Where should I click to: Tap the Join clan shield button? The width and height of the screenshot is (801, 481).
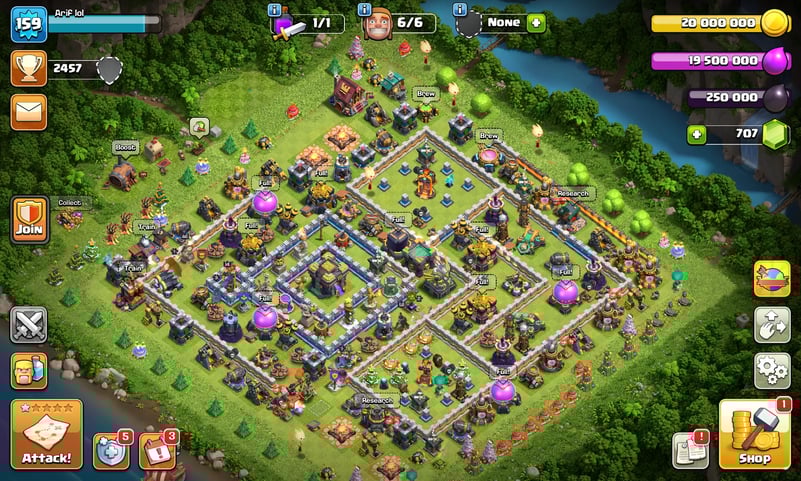pyautogui.click(x=30, y=218)
